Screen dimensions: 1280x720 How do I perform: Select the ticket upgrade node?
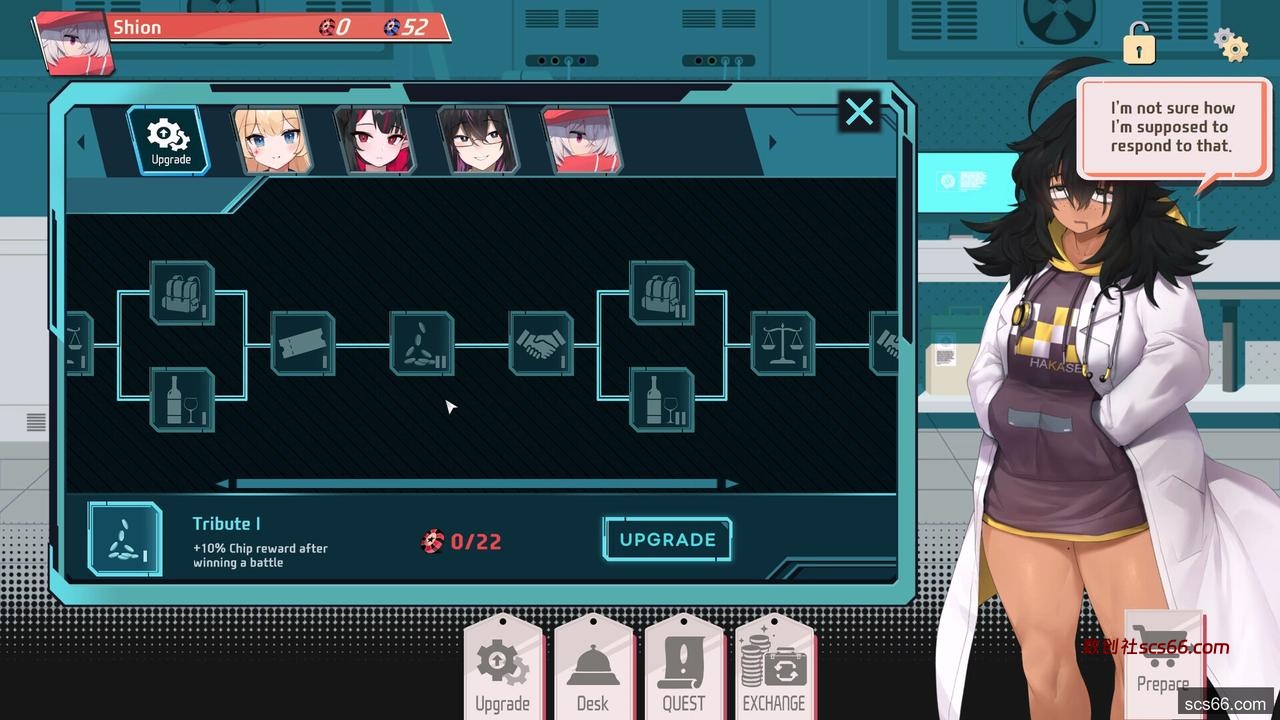tap(303, 344)
